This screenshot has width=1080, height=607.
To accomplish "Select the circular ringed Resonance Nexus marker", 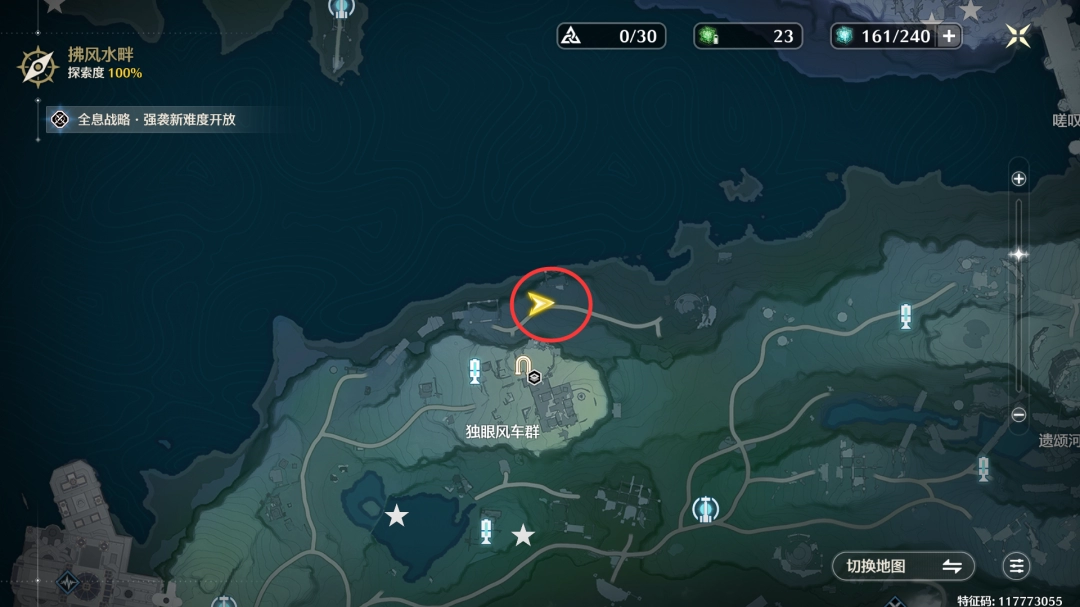I will coord(706,510).
